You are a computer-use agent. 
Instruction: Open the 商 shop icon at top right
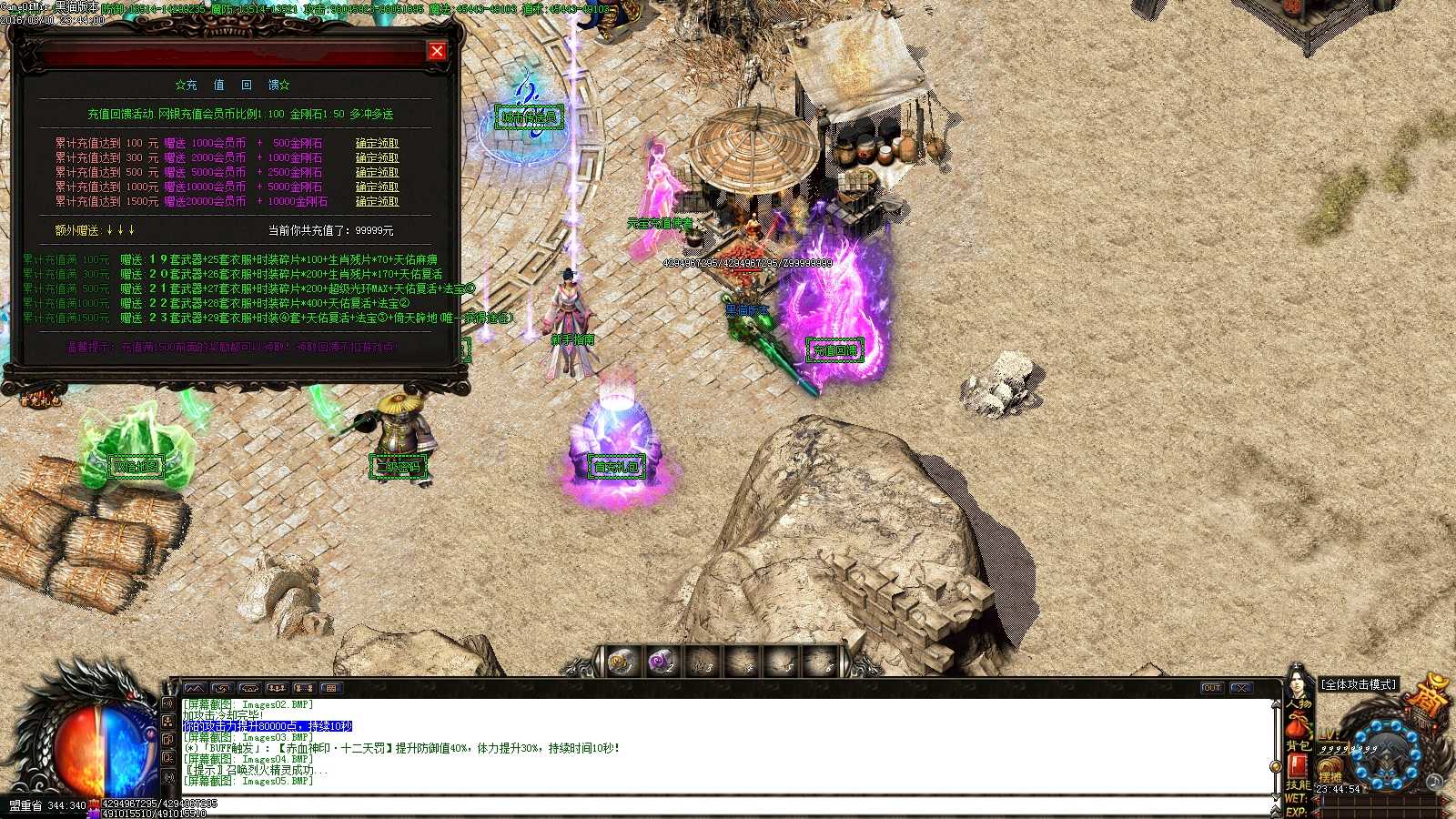coord(1426,701)
